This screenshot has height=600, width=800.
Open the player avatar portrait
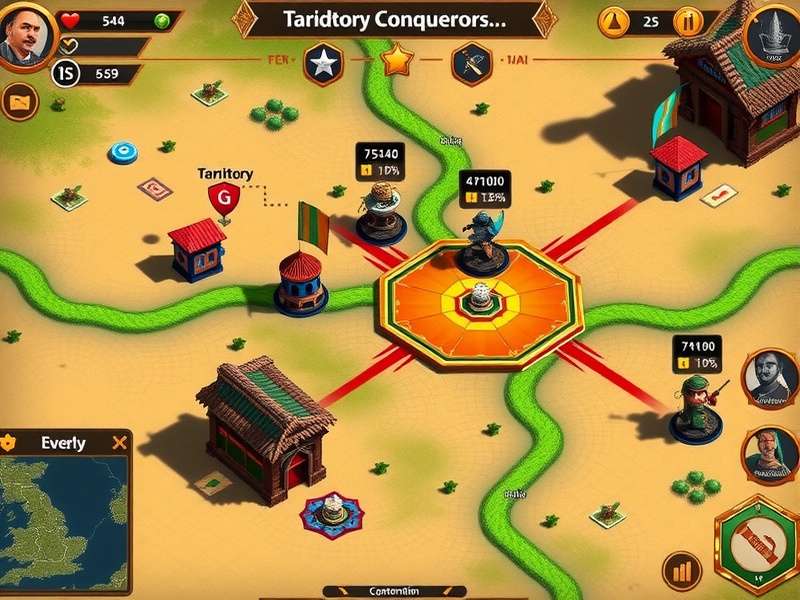coord(22,36)
